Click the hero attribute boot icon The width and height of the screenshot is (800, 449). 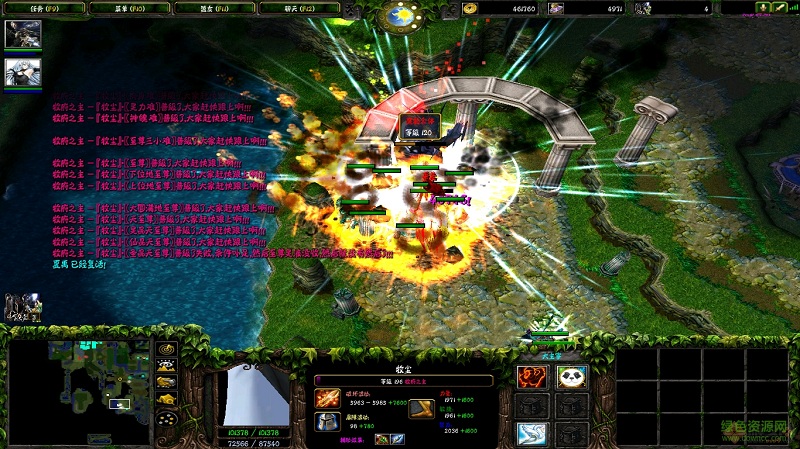pos(421,408)
